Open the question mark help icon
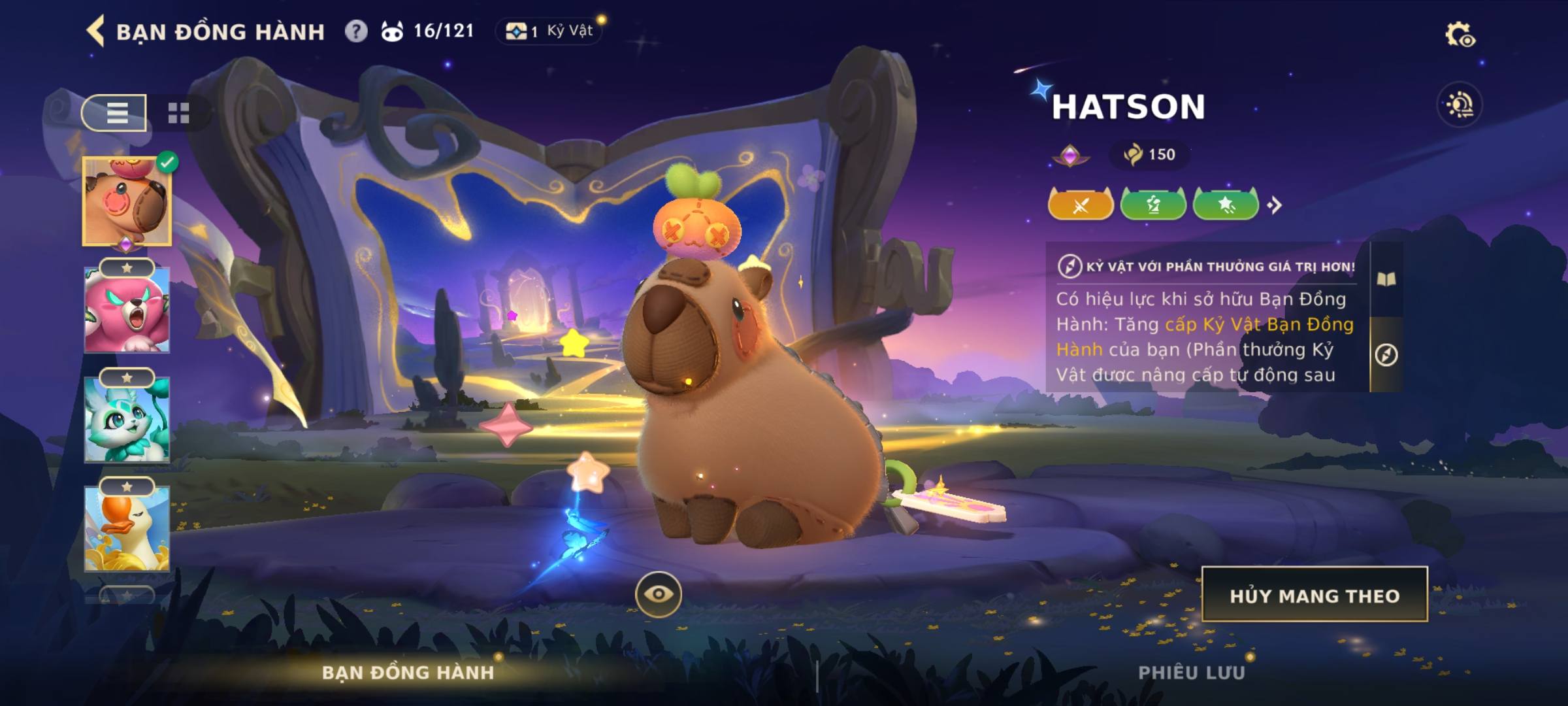This screenshot has height=706, width=1568. 356,31
